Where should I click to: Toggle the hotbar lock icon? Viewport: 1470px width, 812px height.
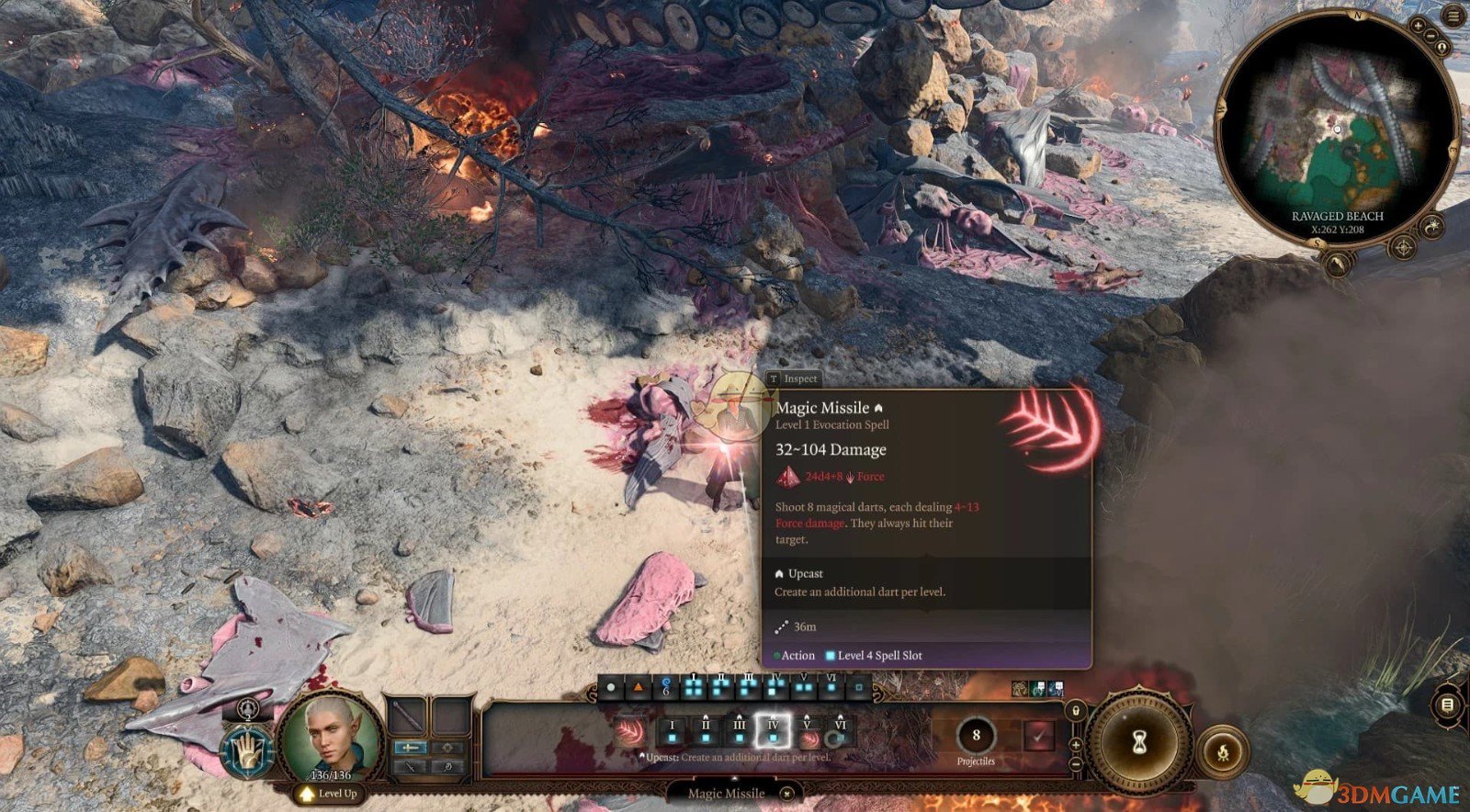(x=1076, y=711)
